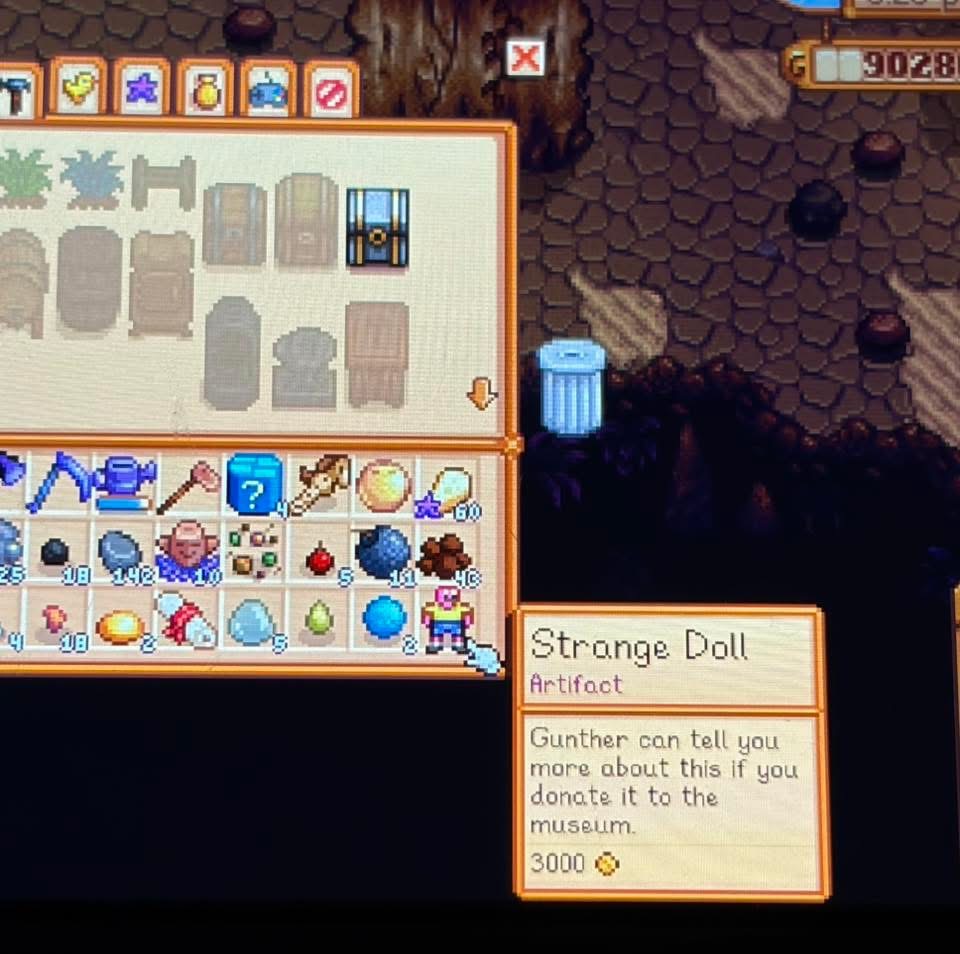The width and height of the screenshot is (960, 954).
Task: Open the purple star tab
Action: pyautogui.click(x=141, y=90)
